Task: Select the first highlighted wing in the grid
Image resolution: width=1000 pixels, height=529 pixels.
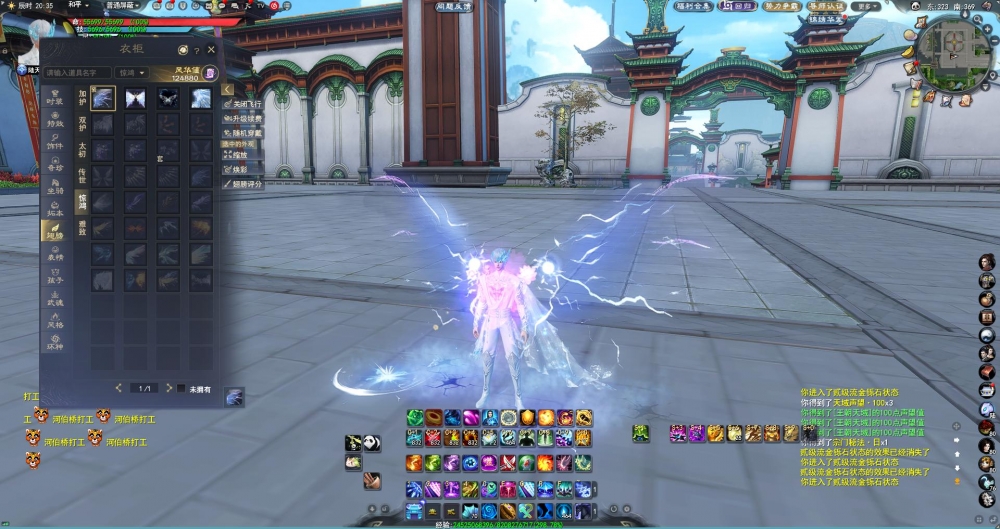Action: tap(103, 98)
